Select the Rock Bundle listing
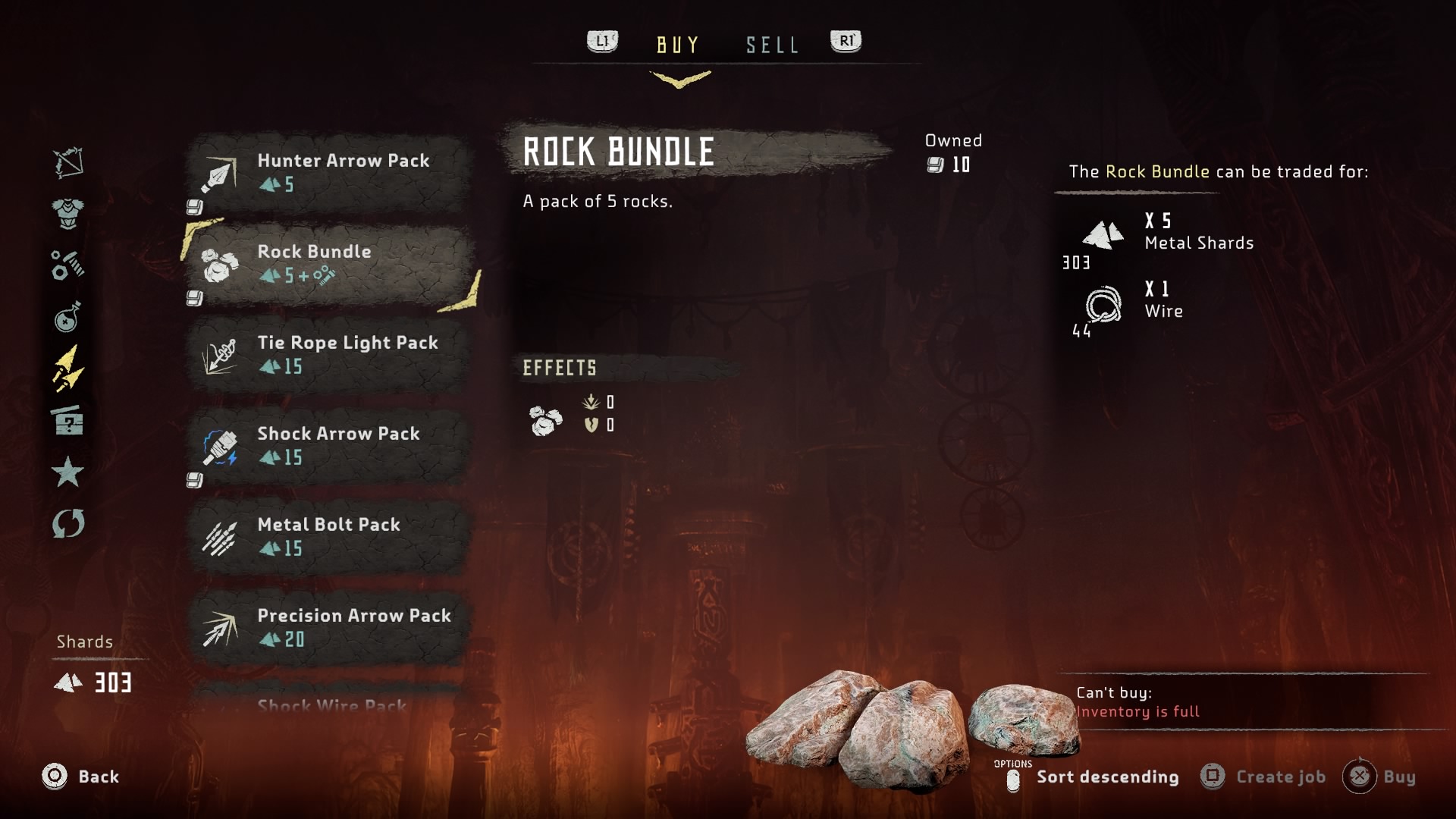This screenshot has width=1456, height=819. tap(329, 264)
